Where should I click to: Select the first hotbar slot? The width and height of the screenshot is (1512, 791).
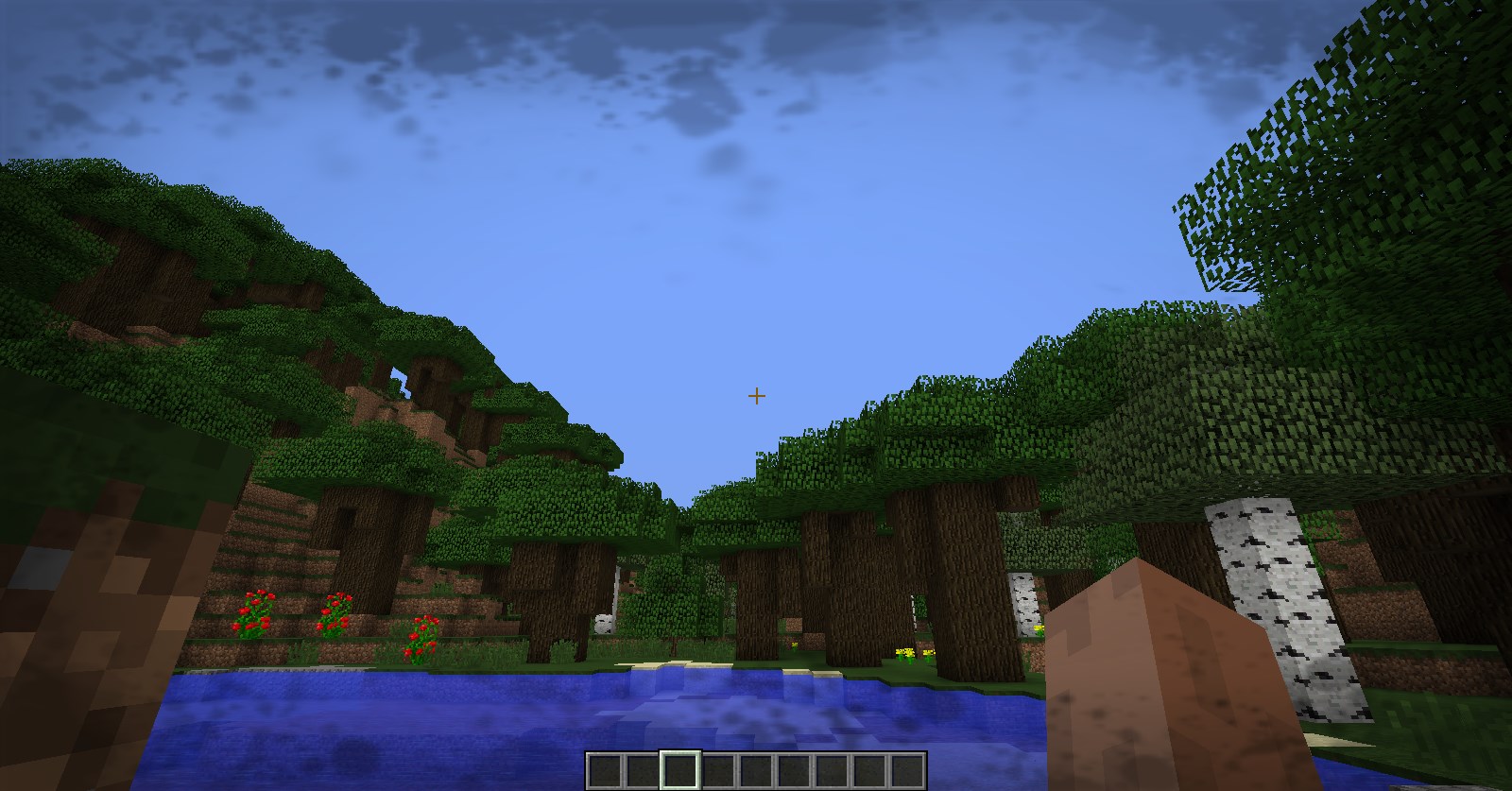point(604,771)
